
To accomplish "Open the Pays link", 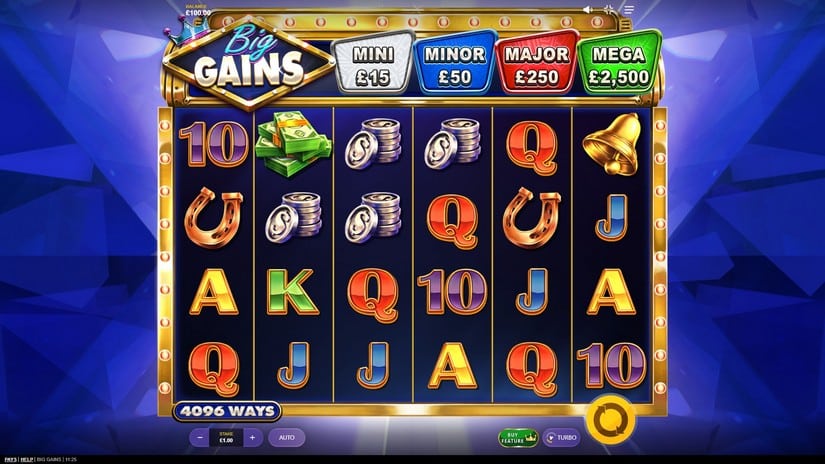I will pyautogui.click(x=10, y=459).
